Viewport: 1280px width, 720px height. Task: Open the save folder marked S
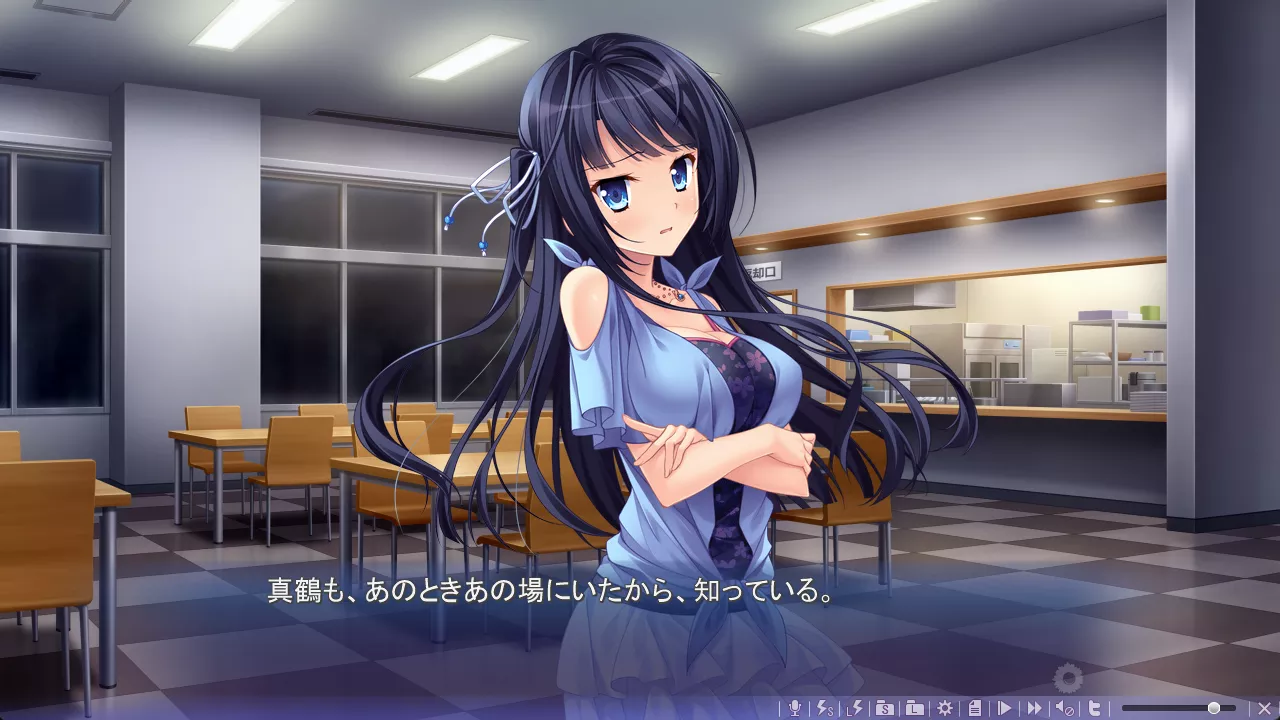(885, 708)
